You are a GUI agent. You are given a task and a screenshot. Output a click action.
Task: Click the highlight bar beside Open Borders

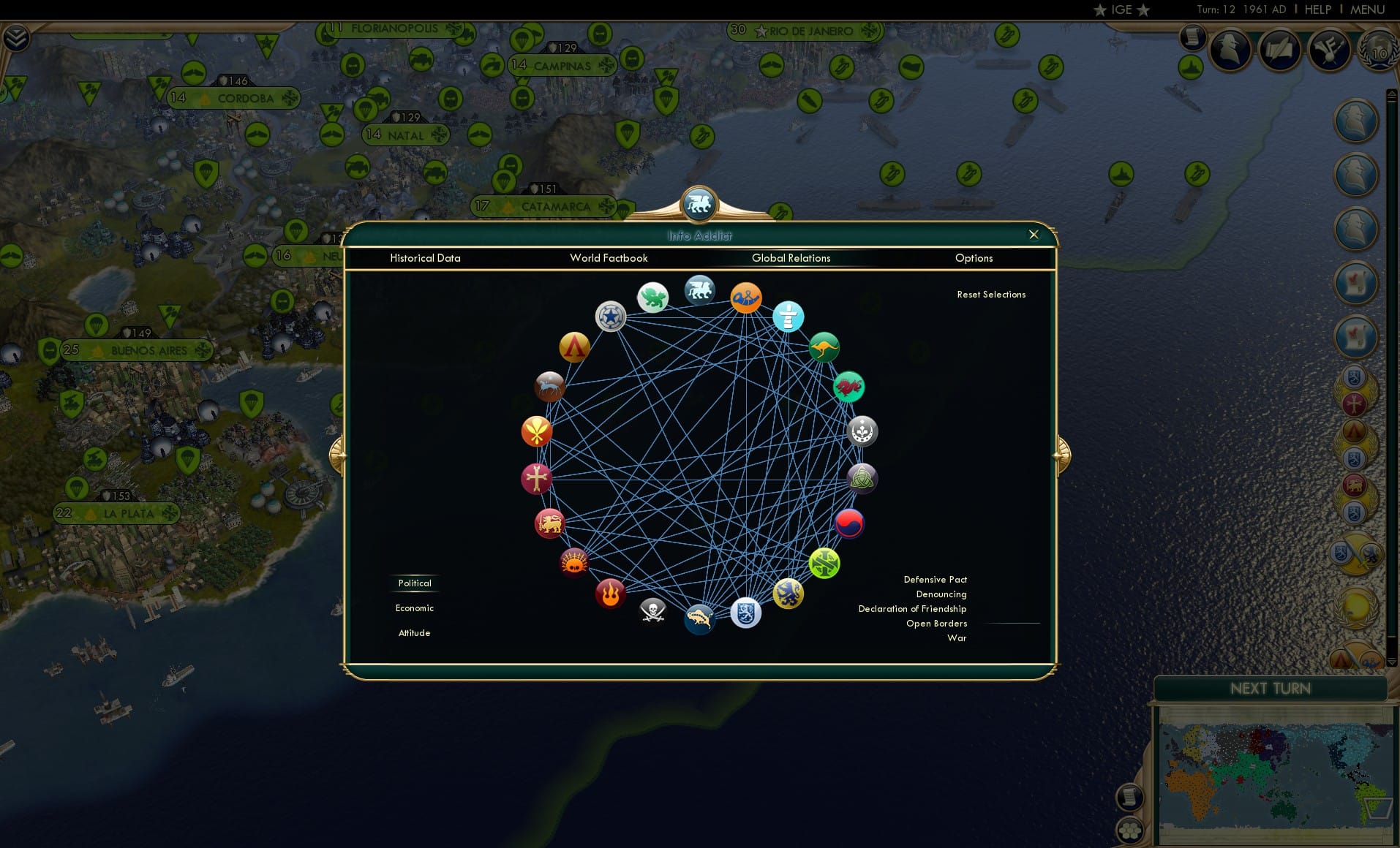tap(1013, 624)
